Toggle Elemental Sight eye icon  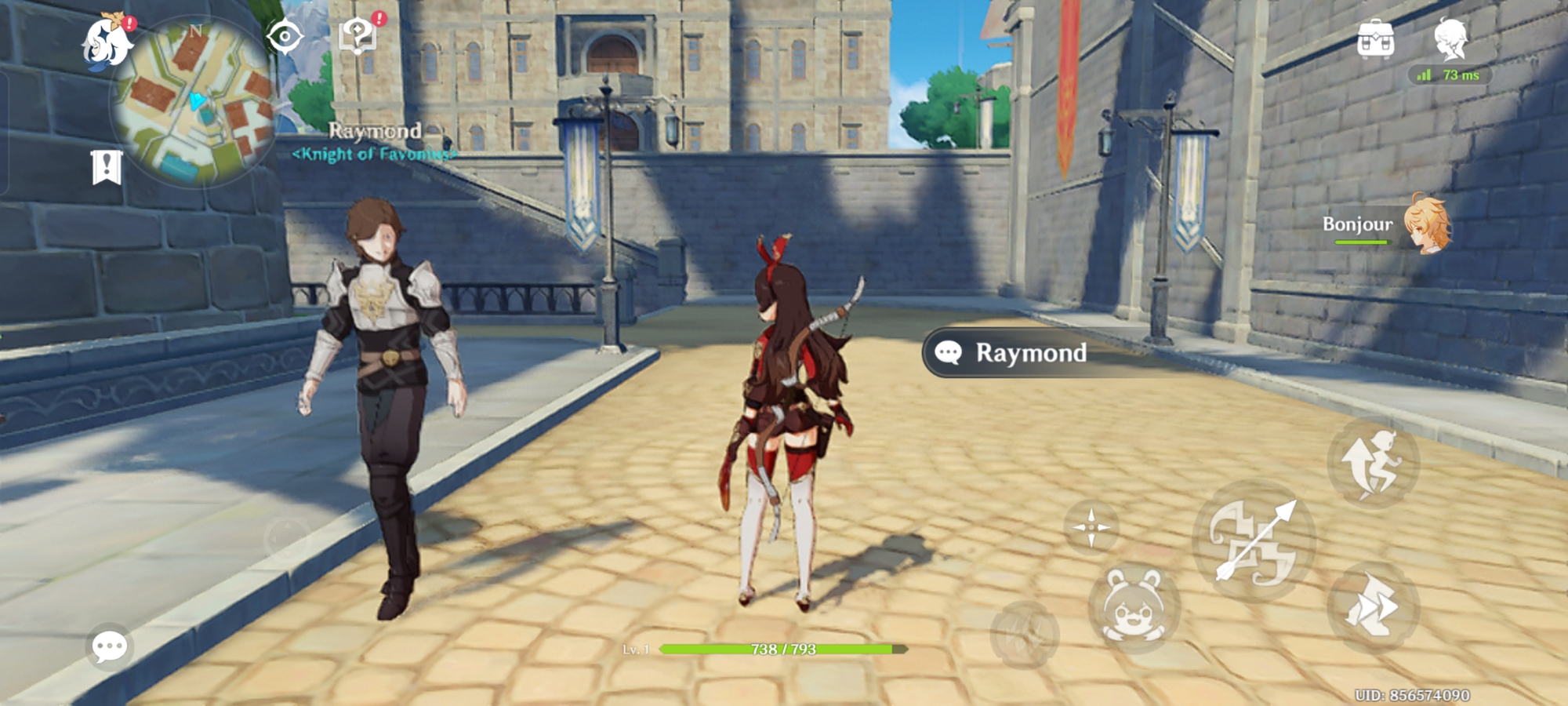click(x=285, y=37)
